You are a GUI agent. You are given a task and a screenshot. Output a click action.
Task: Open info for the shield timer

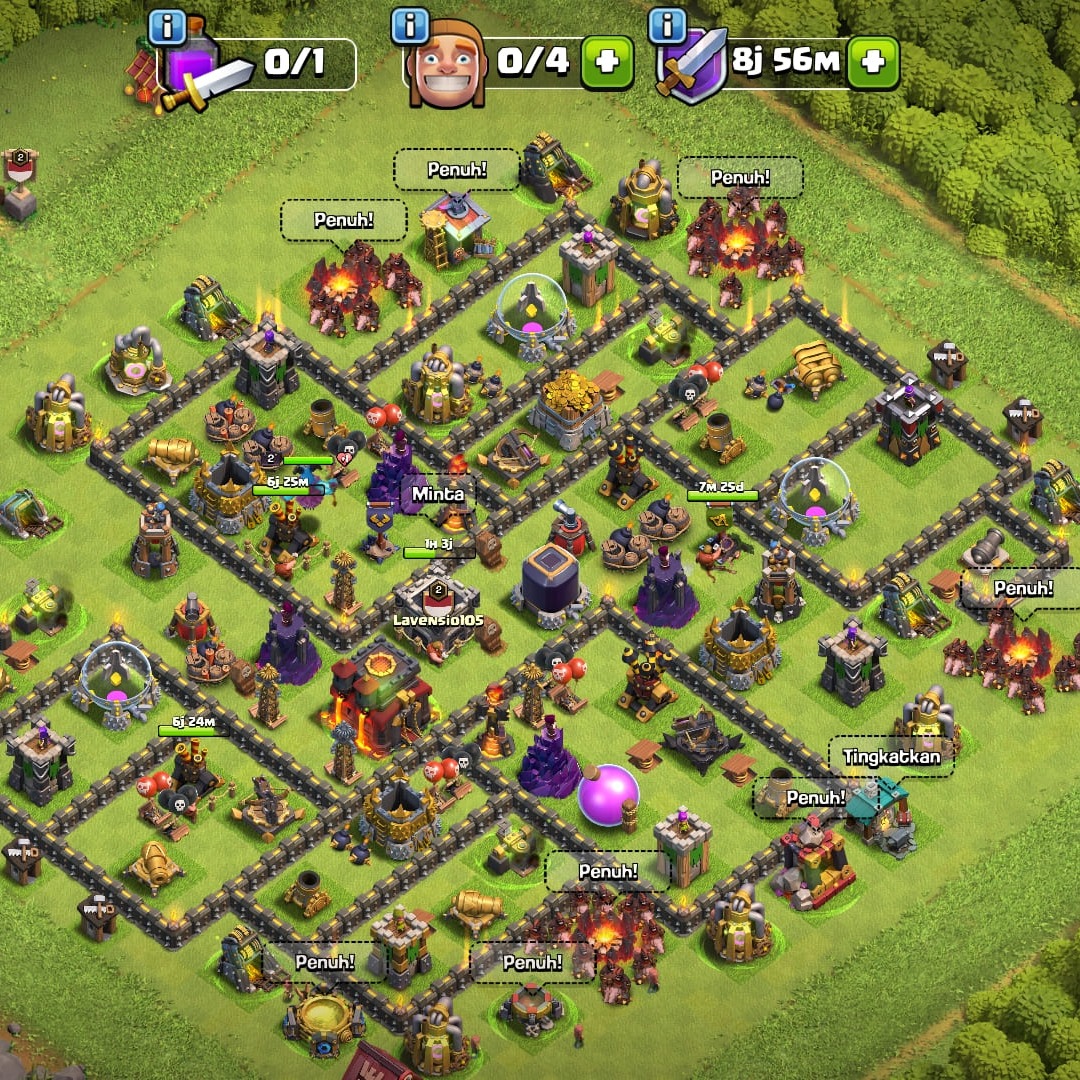pos(667,27)
